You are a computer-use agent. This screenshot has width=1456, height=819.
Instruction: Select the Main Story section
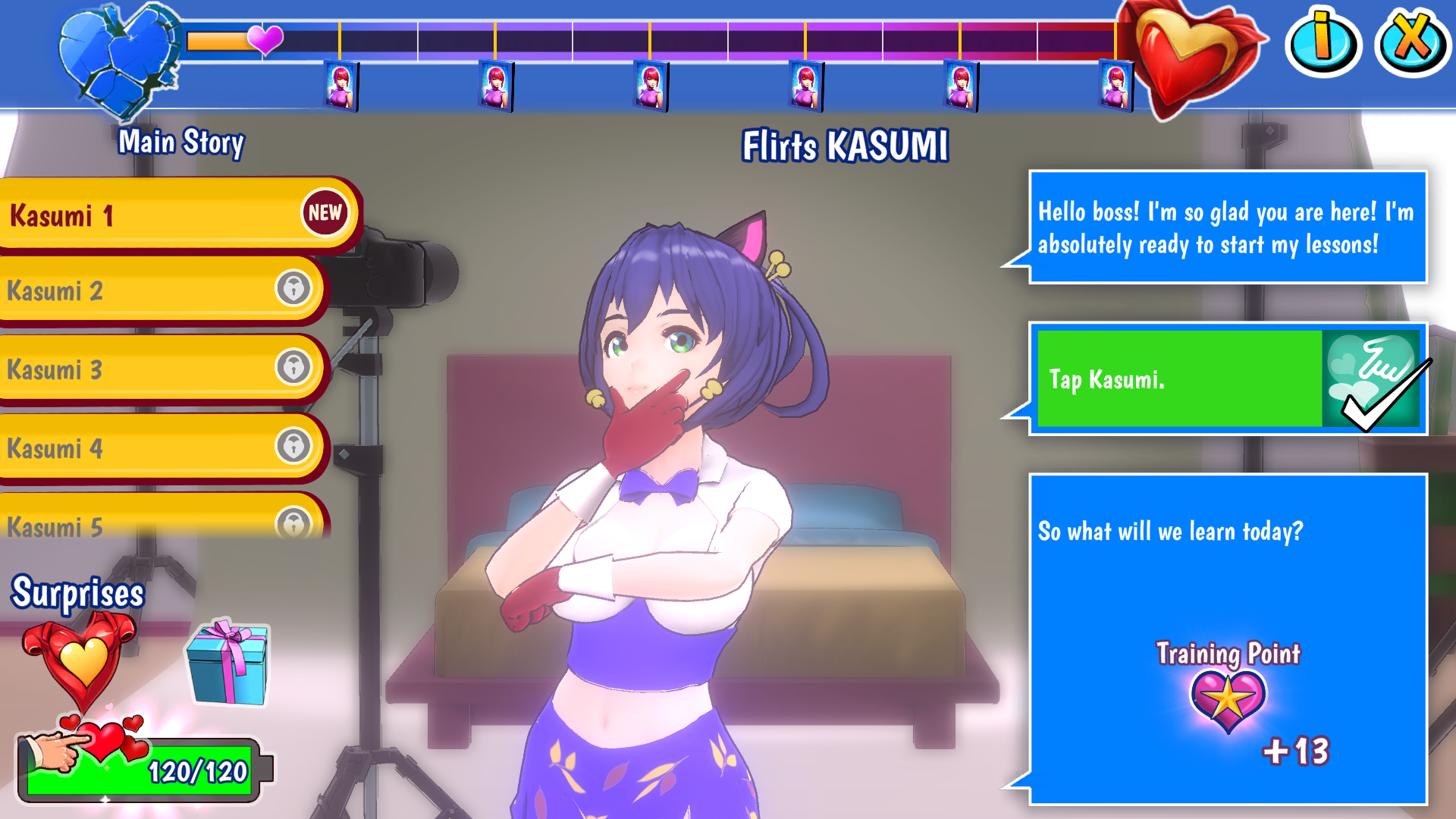tap(182, 141)
